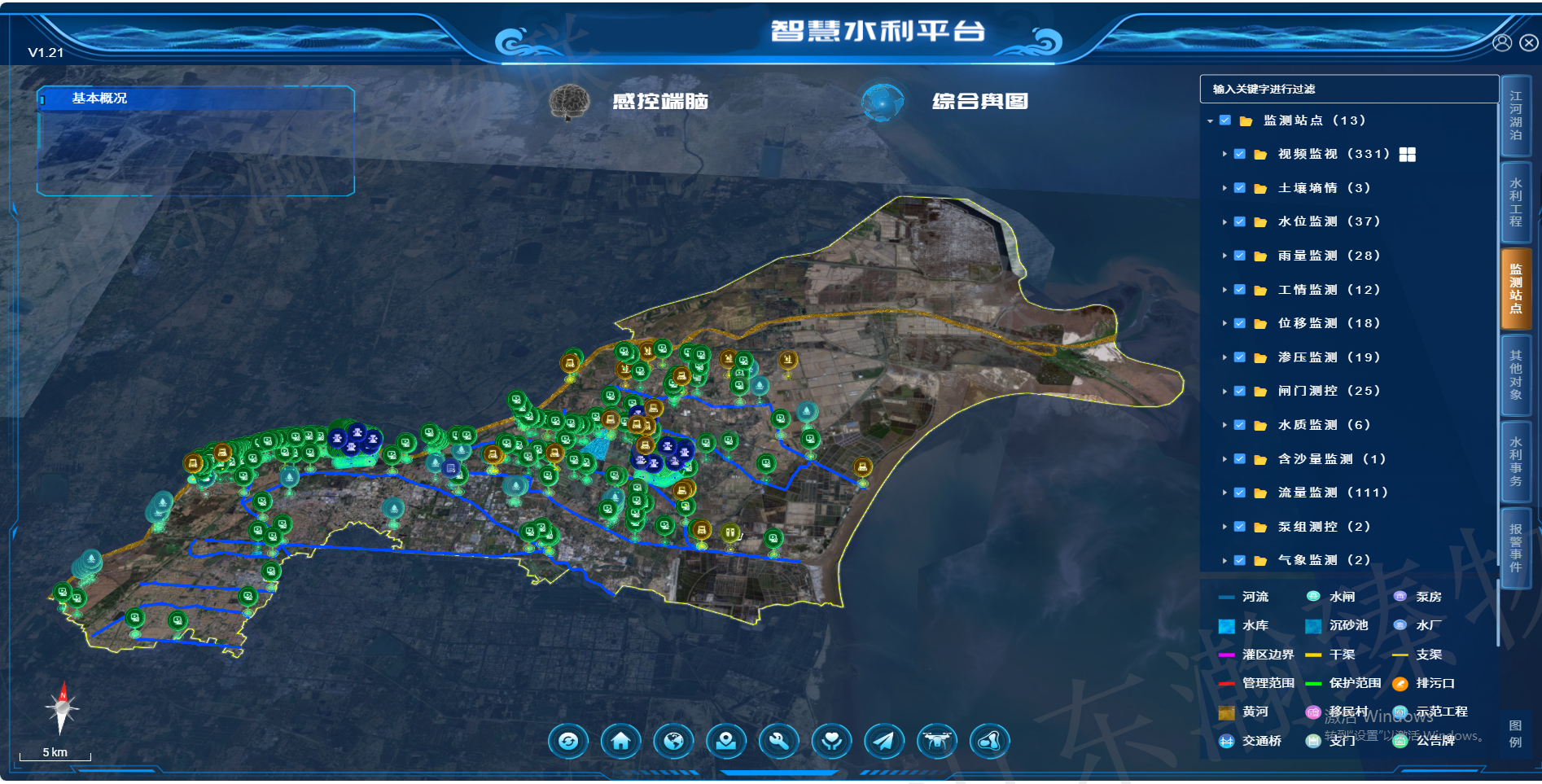Screen dimensions: 1542x784
Task: Focus the keyword filter input box
Action: 1348,89
